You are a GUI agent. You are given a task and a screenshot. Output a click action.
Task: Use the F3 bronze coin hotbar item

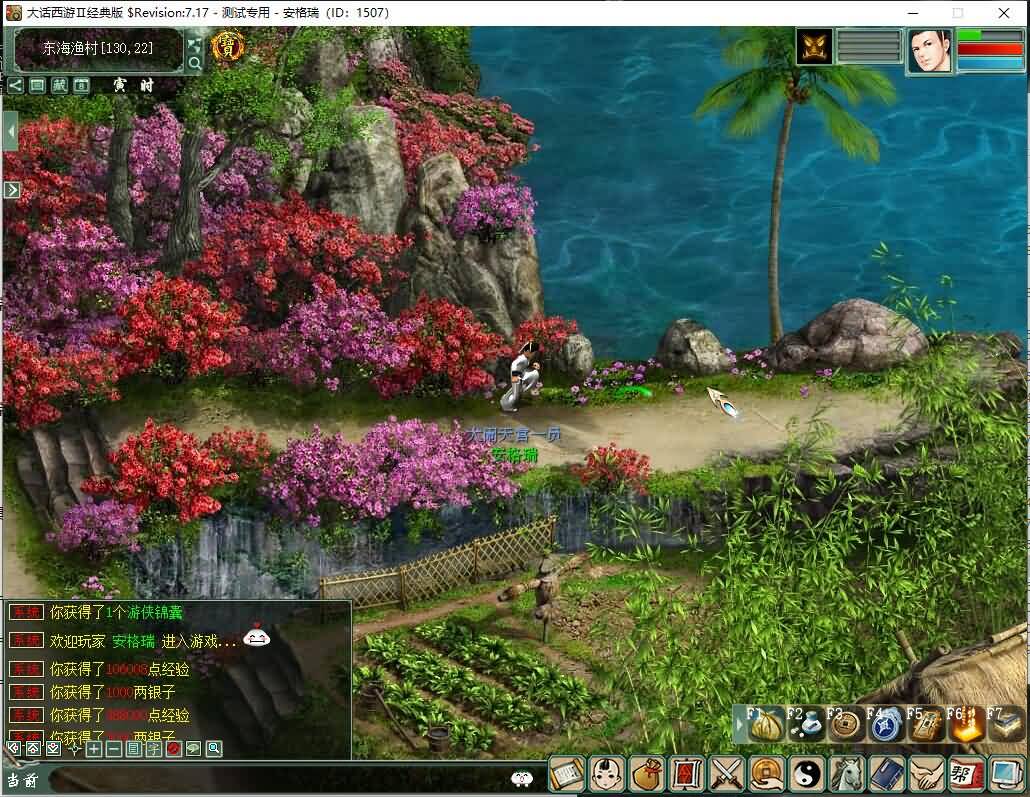[847, 726]
